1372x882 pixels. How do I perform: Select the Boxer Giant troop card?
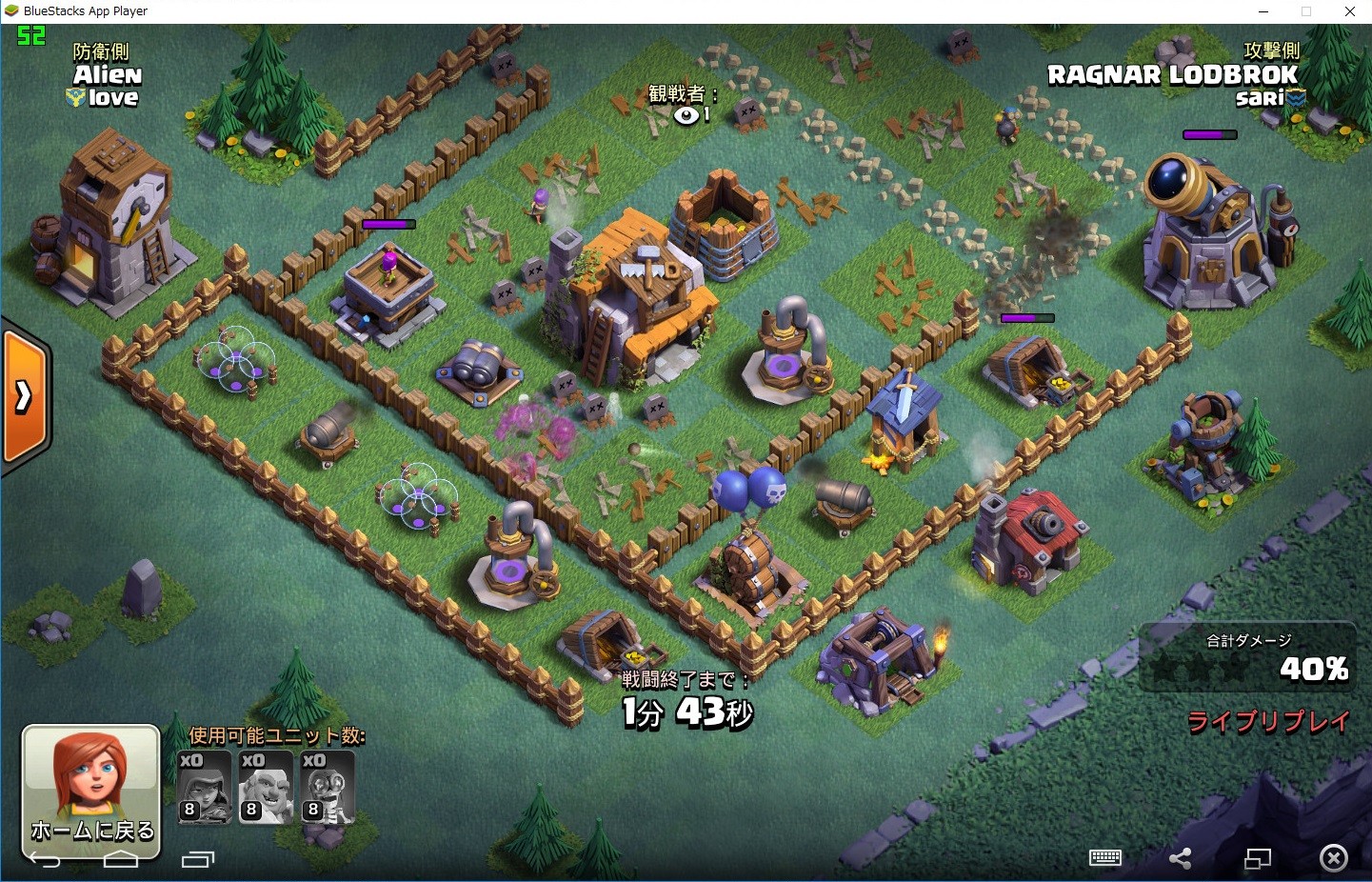(x=266, y=787)
